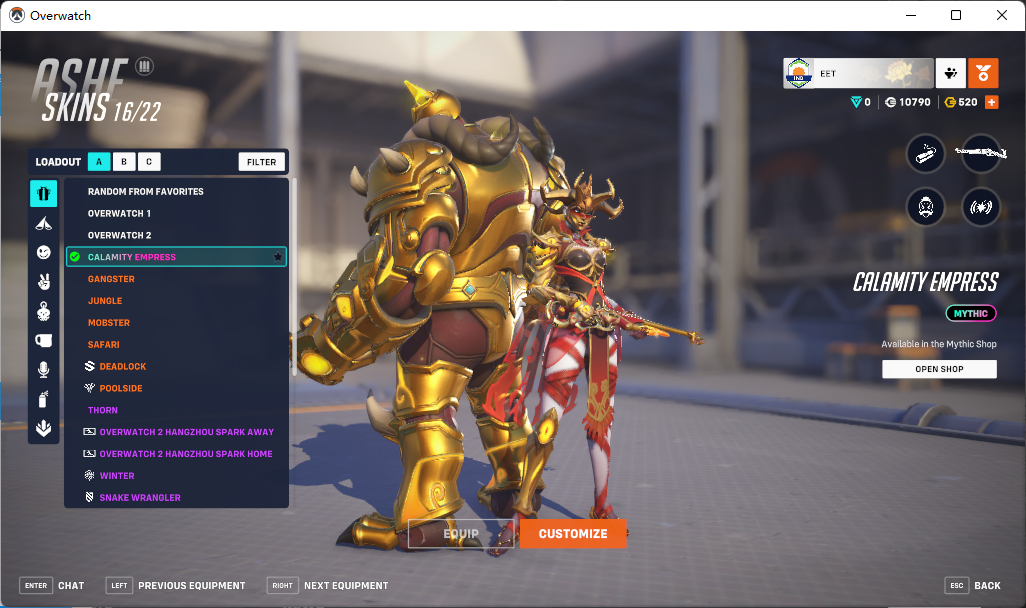
Task: Open the skin Filter options
Action: click(x=262, y=162)
